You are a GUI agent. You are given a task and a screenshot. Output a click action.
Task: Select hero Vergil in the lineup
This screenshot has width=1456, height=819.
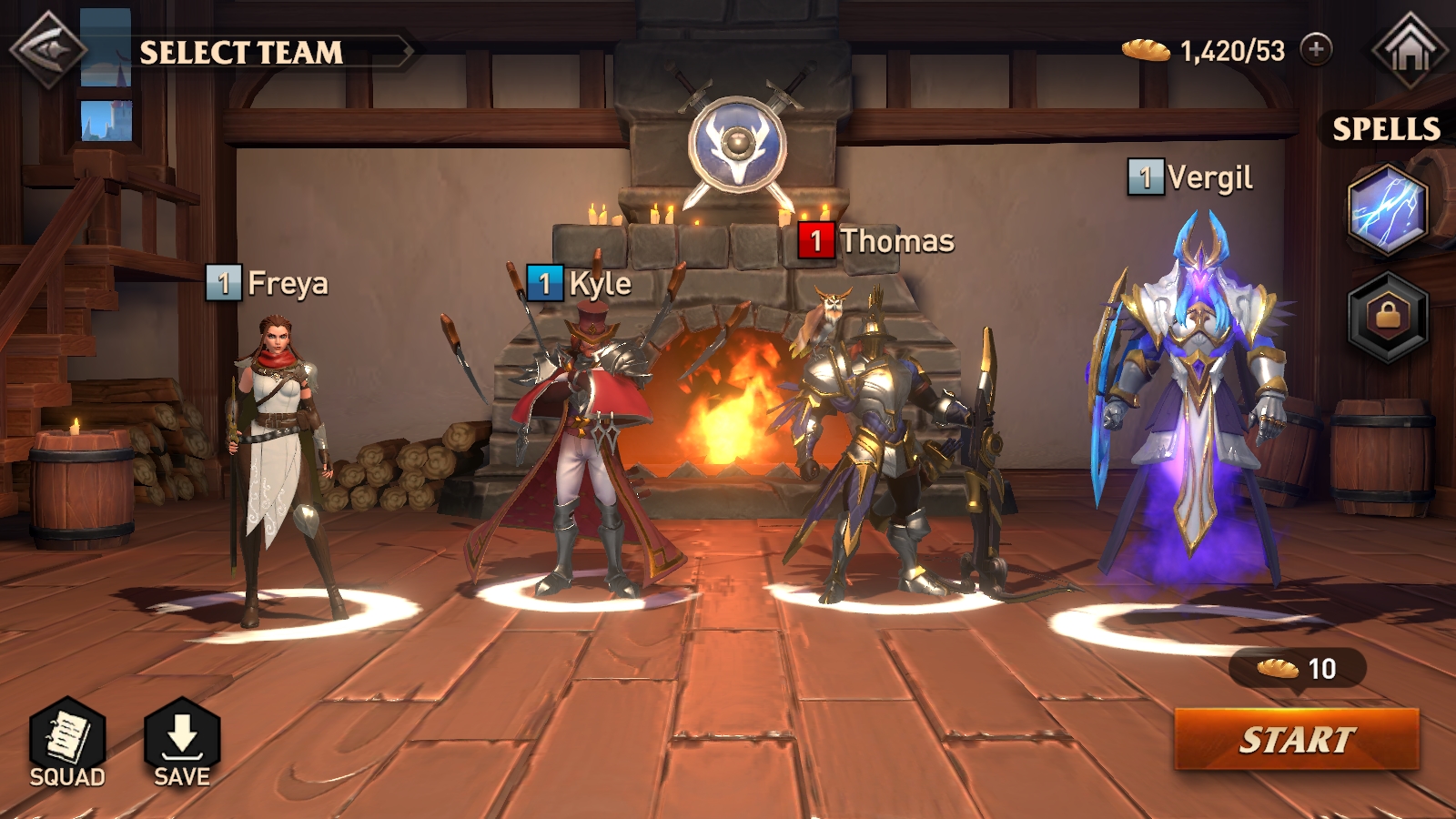1192,409
